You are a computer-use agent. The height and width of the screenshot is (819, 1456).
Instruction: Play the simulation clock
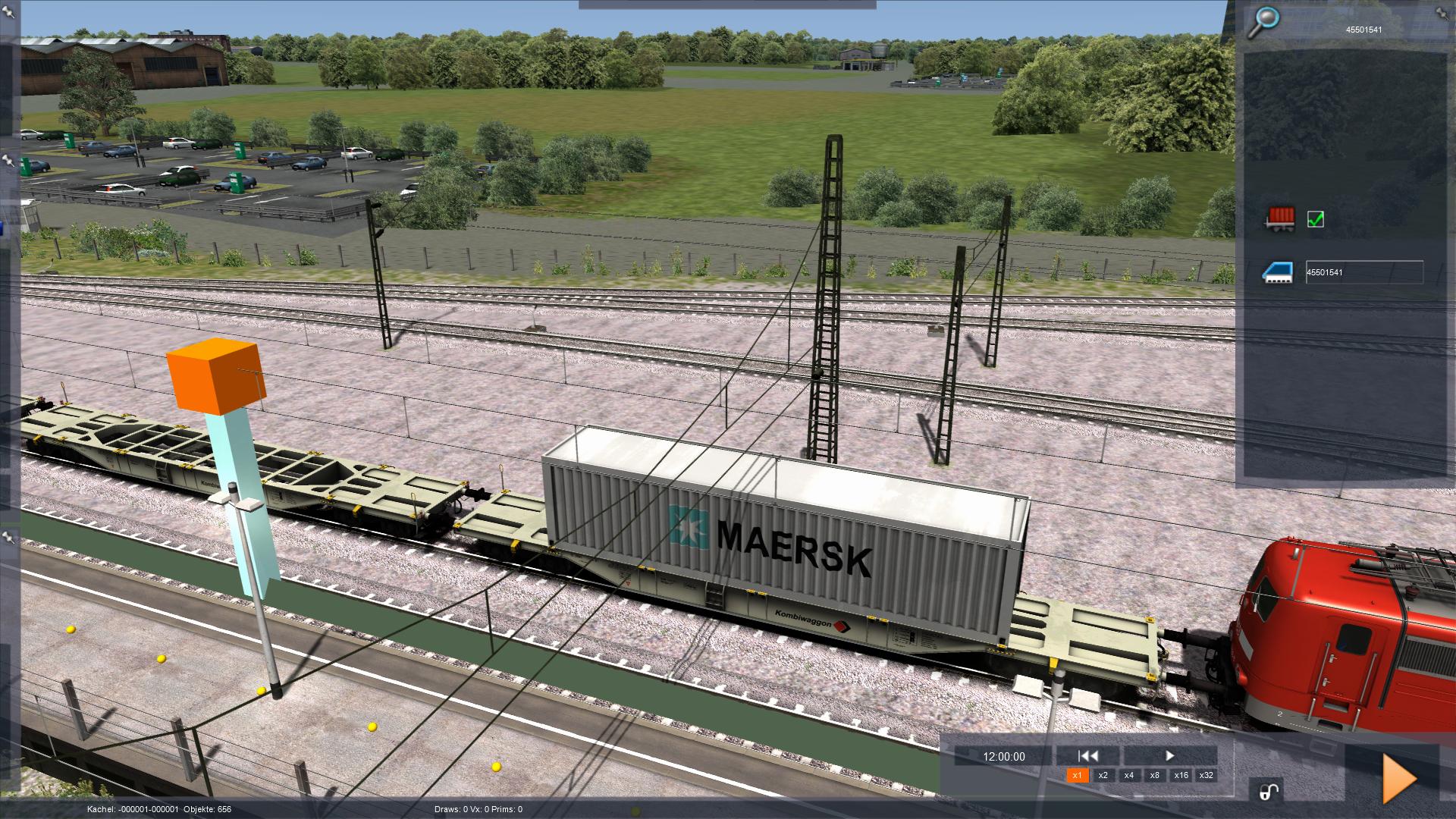click(1169, 755)
